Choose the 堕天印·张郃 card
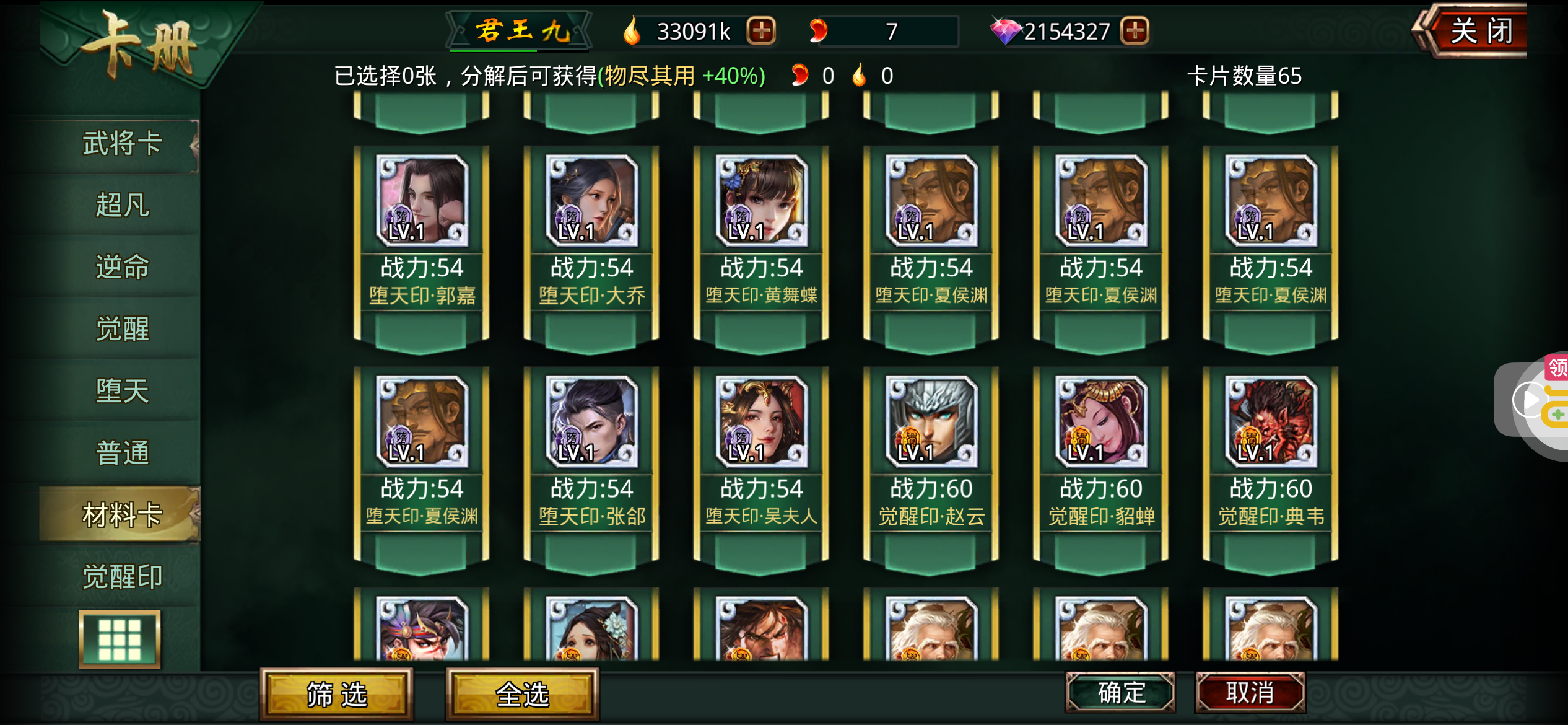 [x=591, y=463]
